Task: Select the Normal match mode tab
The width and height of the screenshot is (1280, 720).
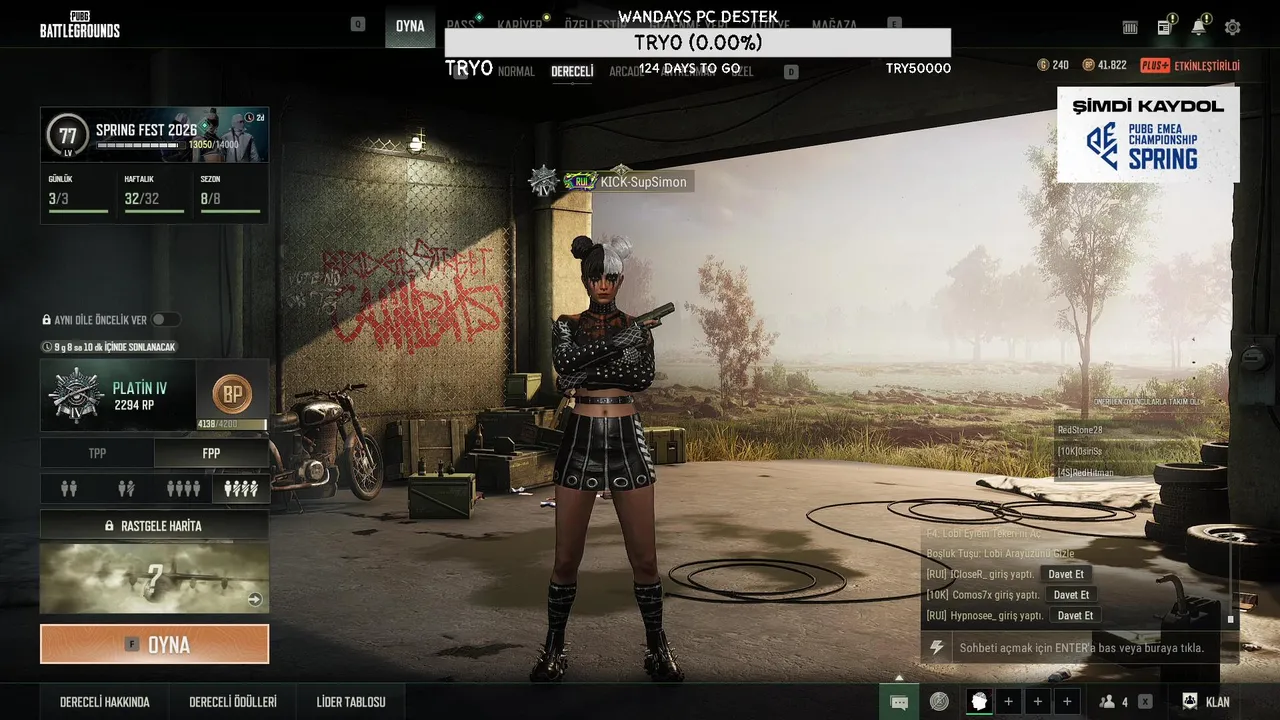Action: tap(516, 72)
